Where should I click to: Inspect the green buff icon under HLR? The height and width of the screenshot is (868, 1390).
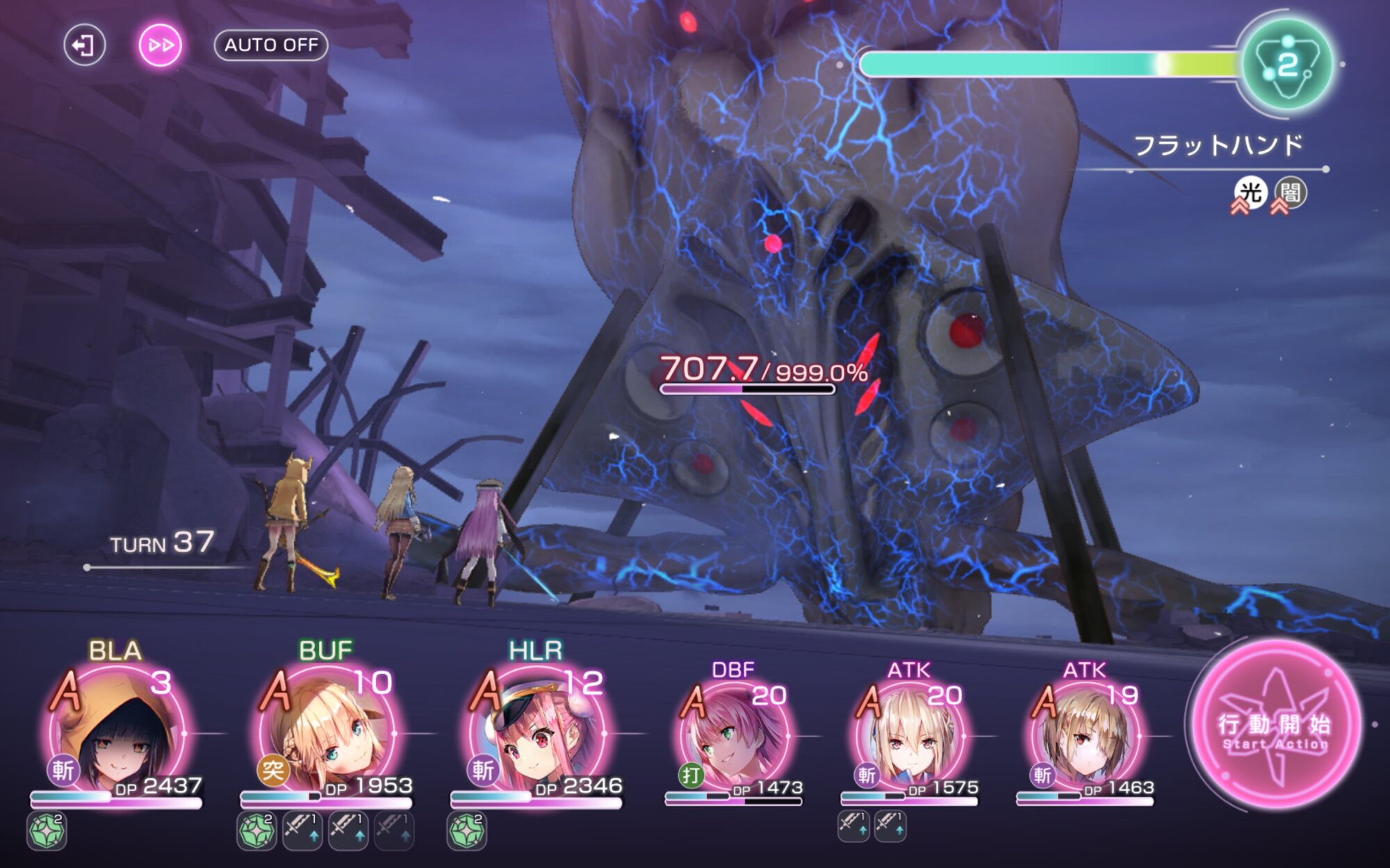[466, 831]
